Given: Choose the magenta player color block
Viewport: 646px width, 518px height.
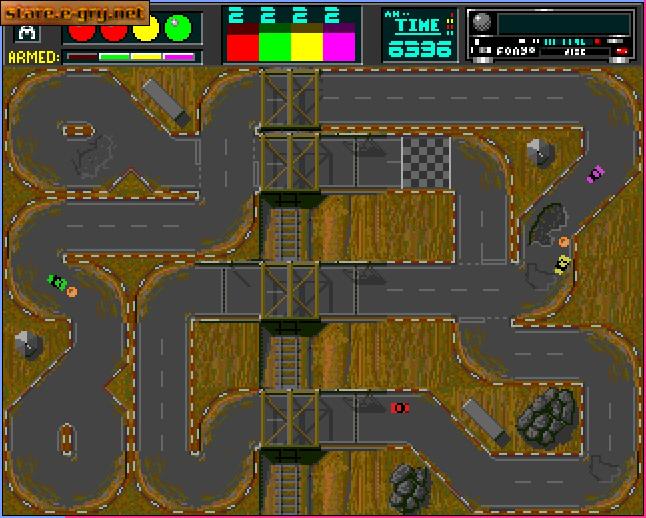Looking at the screenshot, I should tap(339, 45).
